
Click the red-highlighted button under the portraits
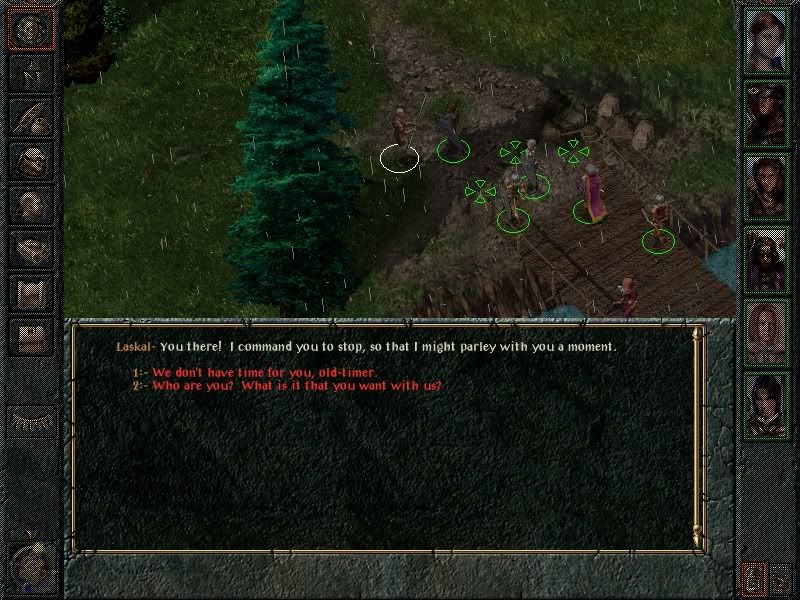(x=753, y=577)
